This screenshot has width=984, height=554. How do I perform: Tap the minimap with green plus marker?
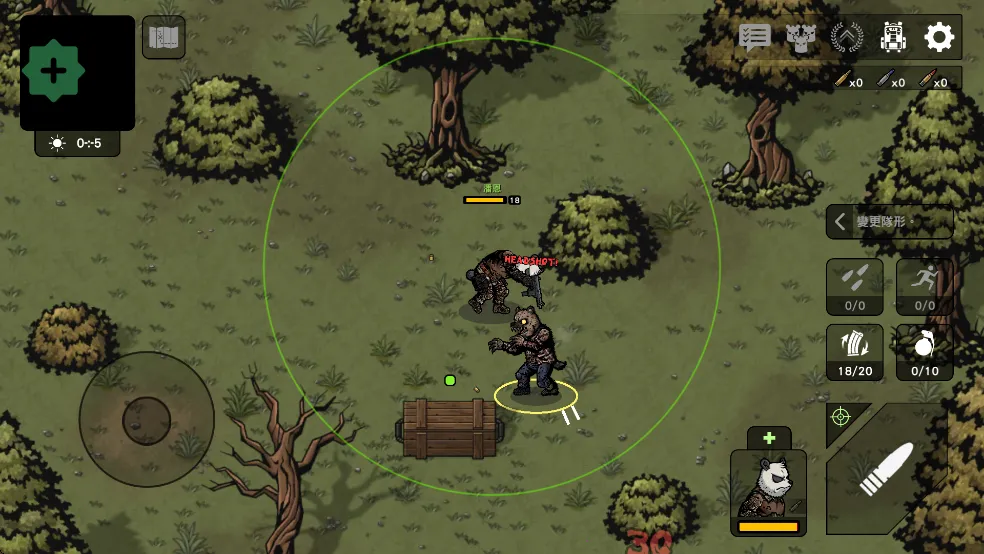pyautogui.click(x=77, y=72)
